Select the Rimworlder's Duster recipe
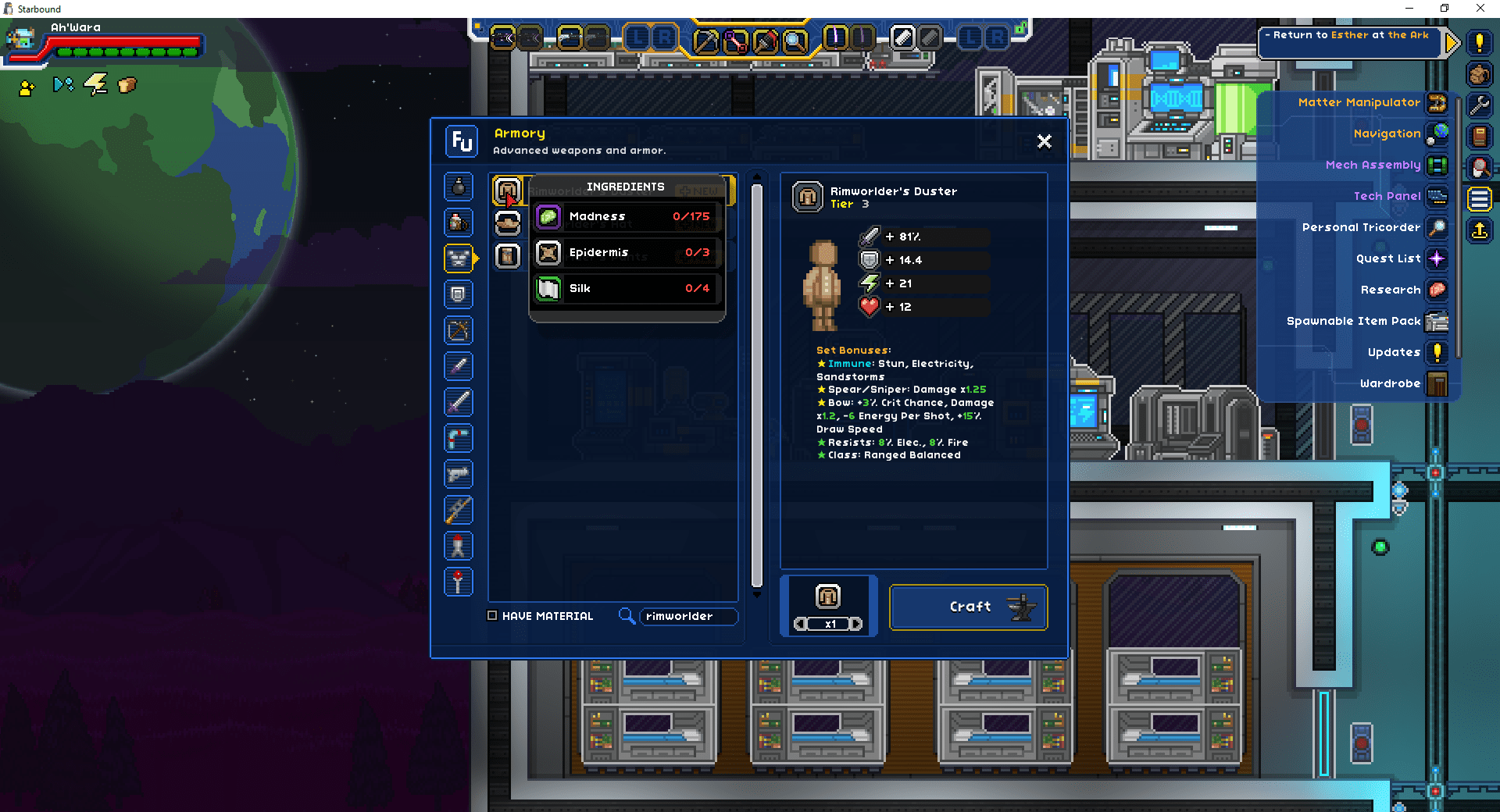1500x812 pixels. (508, 189)
